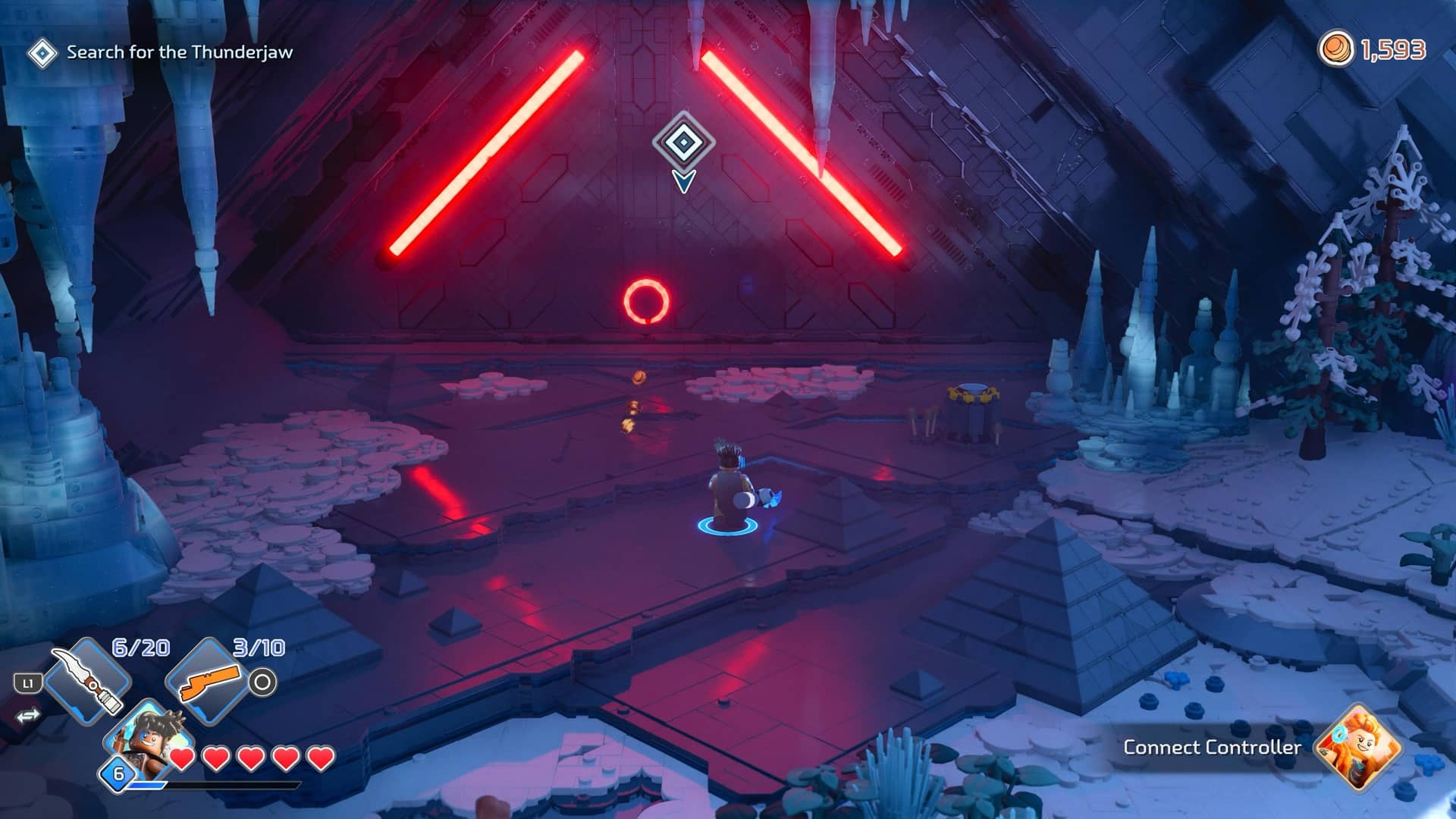Click the copper stud currency icon

(1335, 49)
